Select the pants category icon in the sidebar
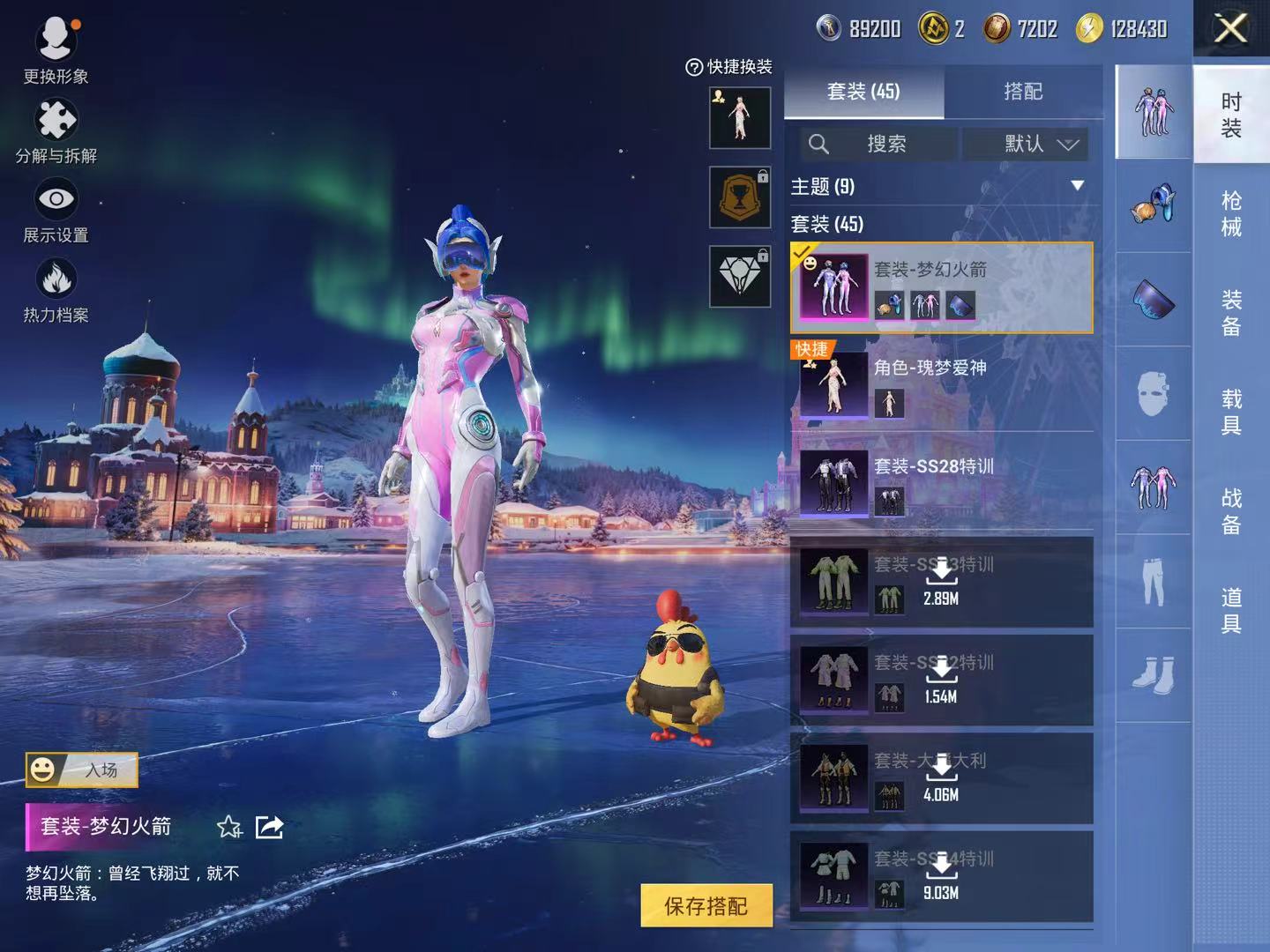The width and height of the screenshot is (1270, 952). (x=1153, y=582)
